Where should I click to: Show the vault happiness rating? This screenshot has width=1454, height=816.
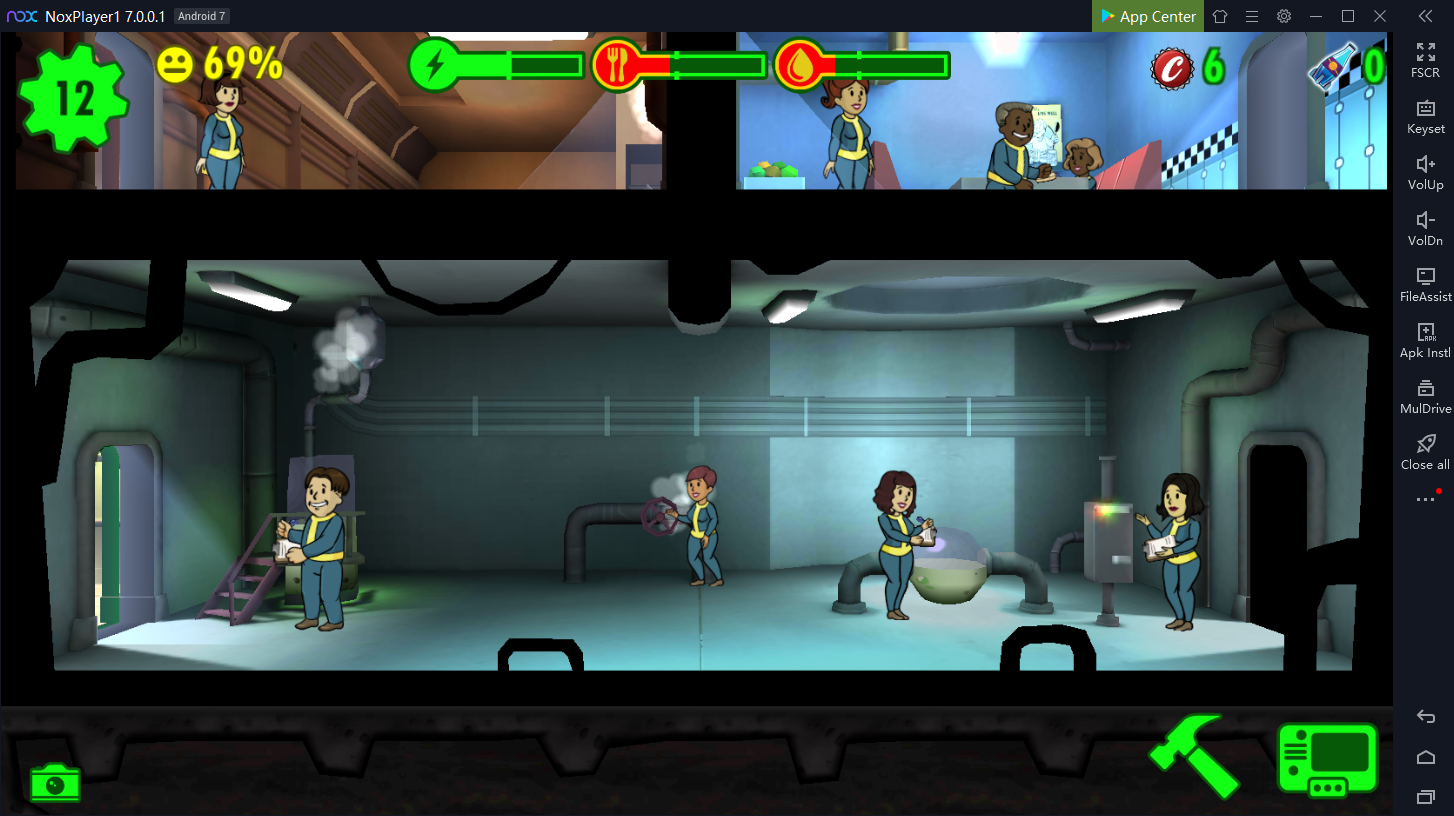(220, 65)
